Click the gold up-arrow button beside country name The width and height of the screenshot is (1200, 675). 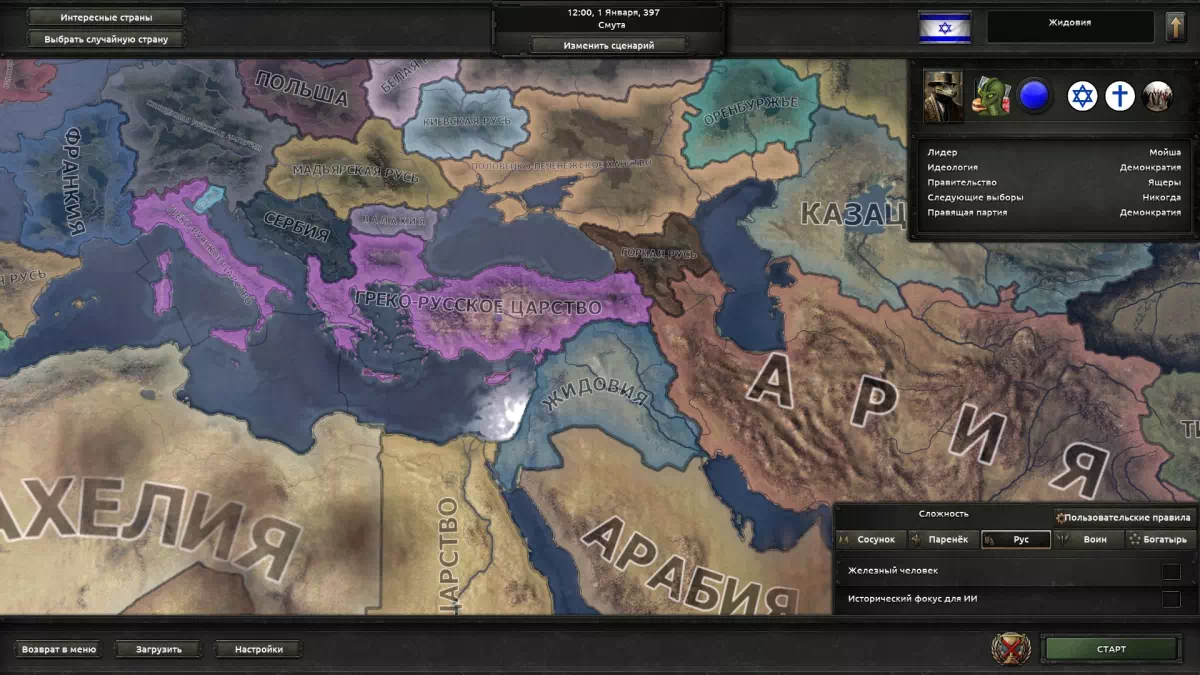click(x=1176, y=27)
